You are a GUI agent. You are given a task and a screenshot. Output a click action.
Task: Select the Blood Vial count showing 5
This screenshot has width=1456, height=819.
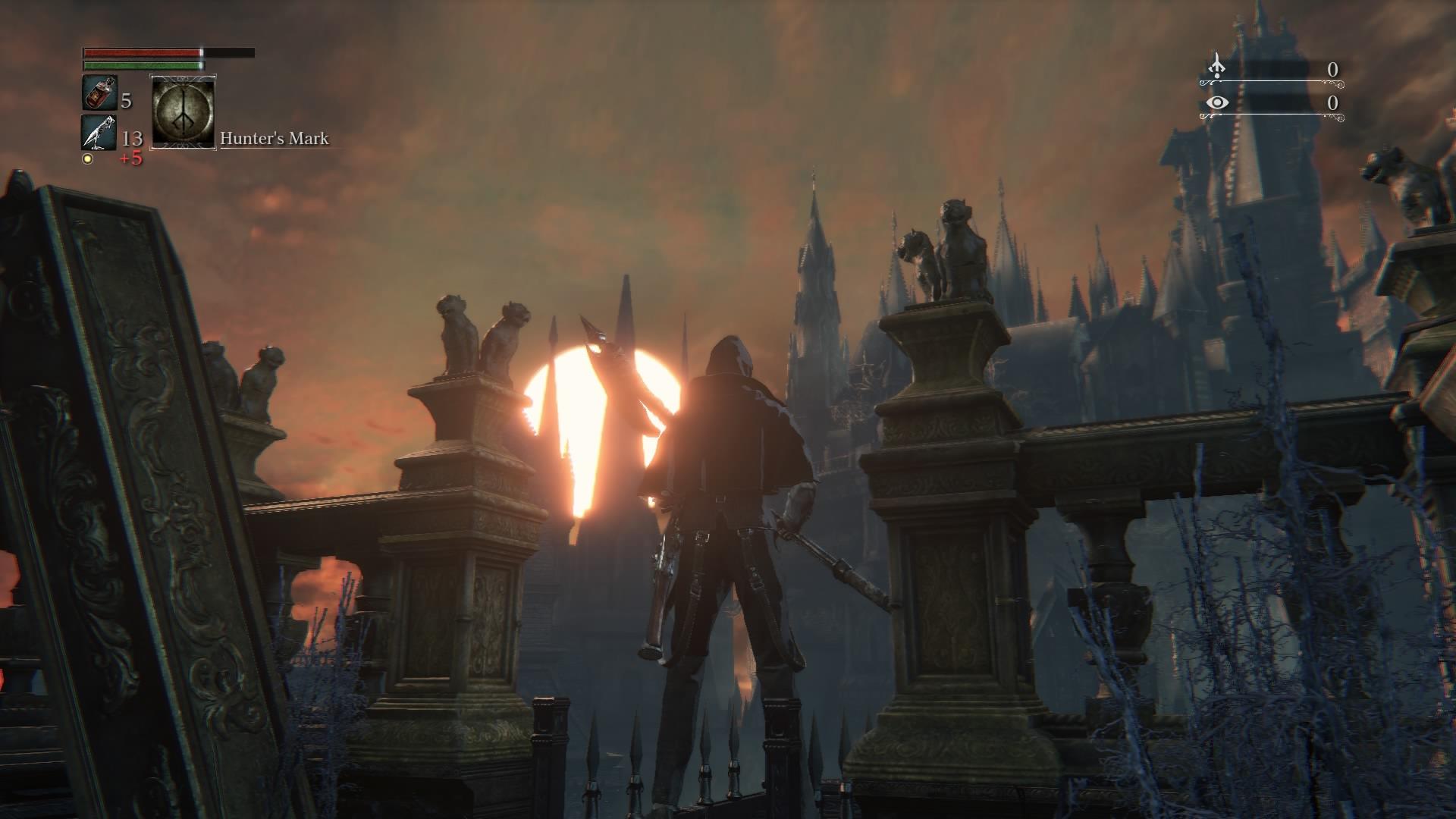point(125,99)
